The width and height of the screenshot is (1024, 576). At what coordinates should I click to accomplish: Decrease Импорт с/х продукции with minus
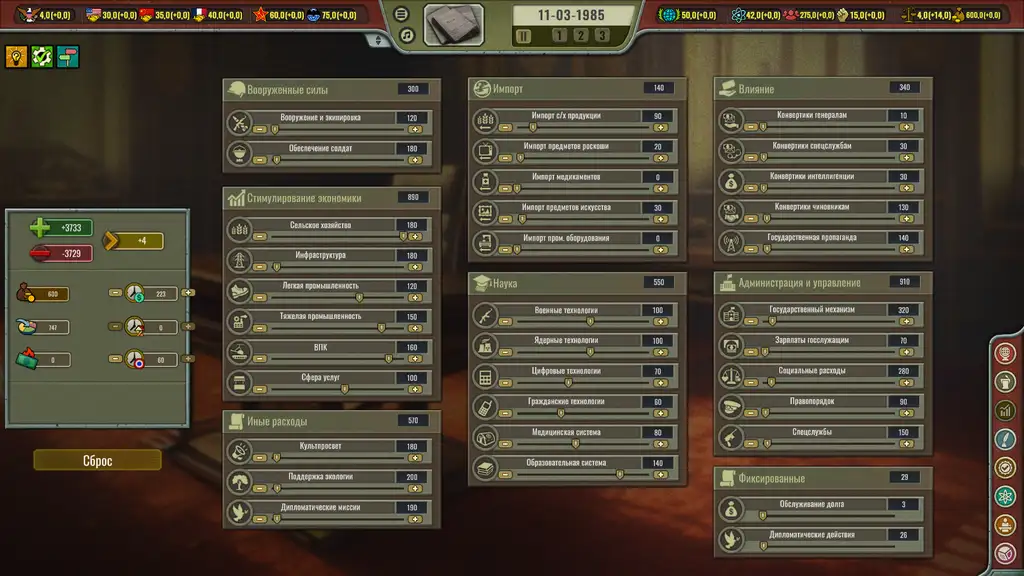click(x=505, y=128)
